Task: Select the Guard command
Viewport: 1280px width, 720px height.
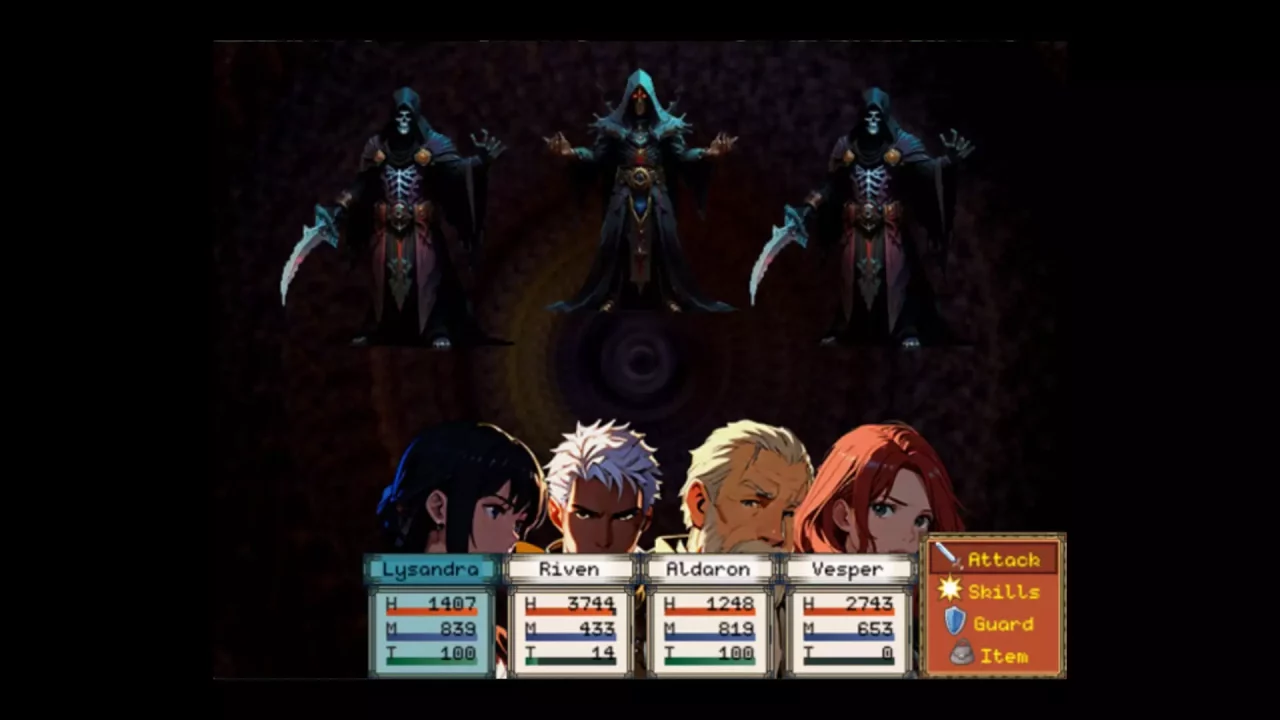Action: [x=993, y=623]
